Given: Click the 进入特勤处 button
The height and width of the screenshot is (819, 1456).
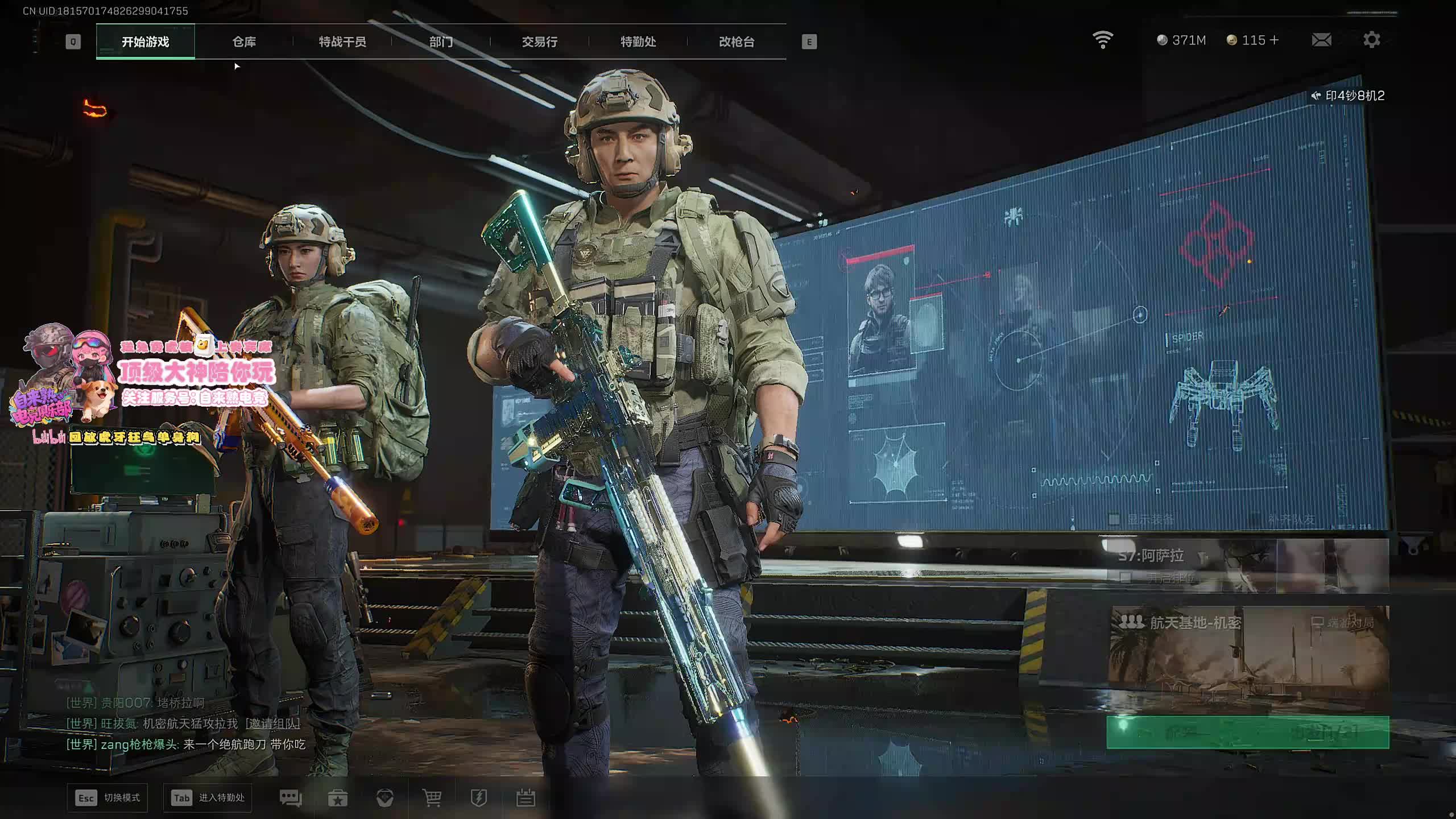Looking at the screenshot, I should tap(208, 798).
